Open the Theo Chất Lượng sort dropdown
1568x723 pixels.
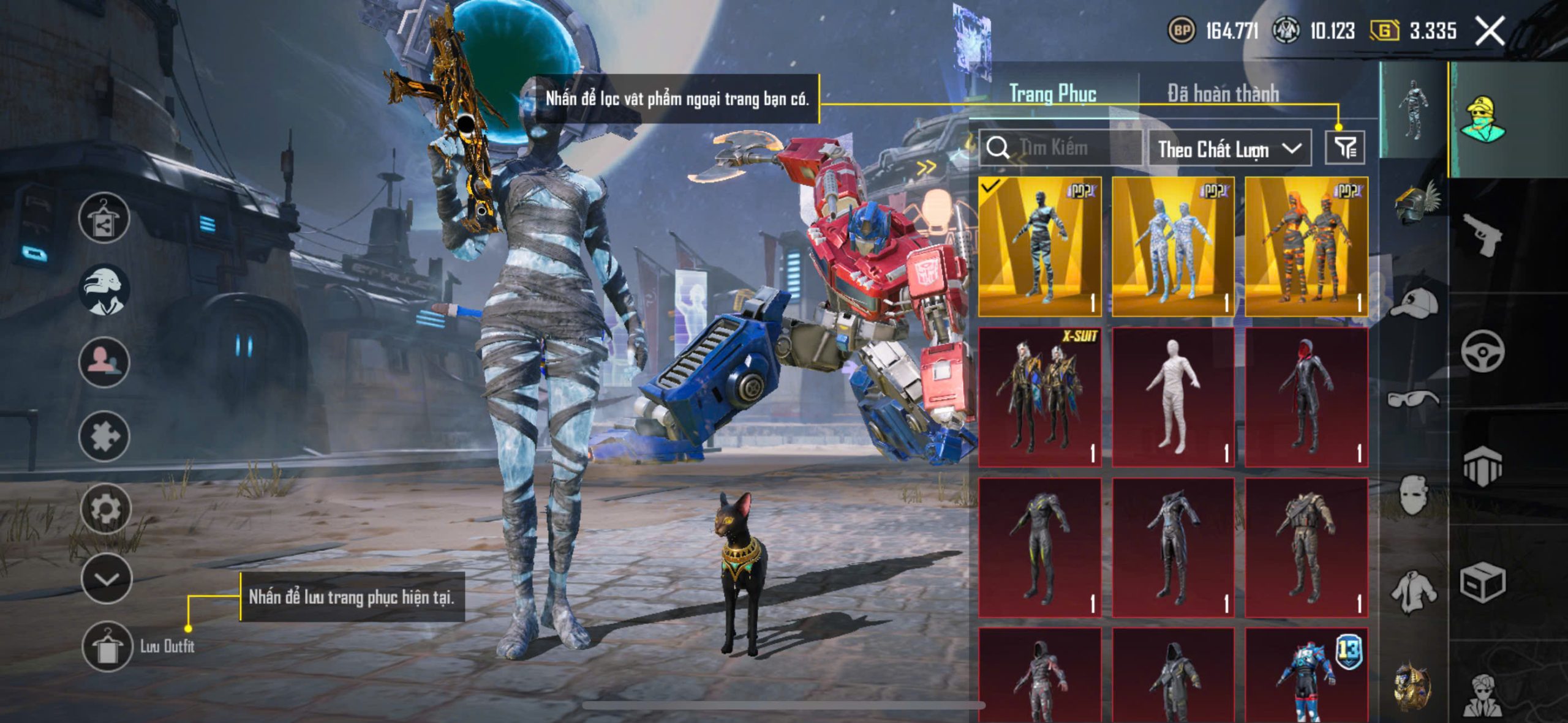(1229, 149)
